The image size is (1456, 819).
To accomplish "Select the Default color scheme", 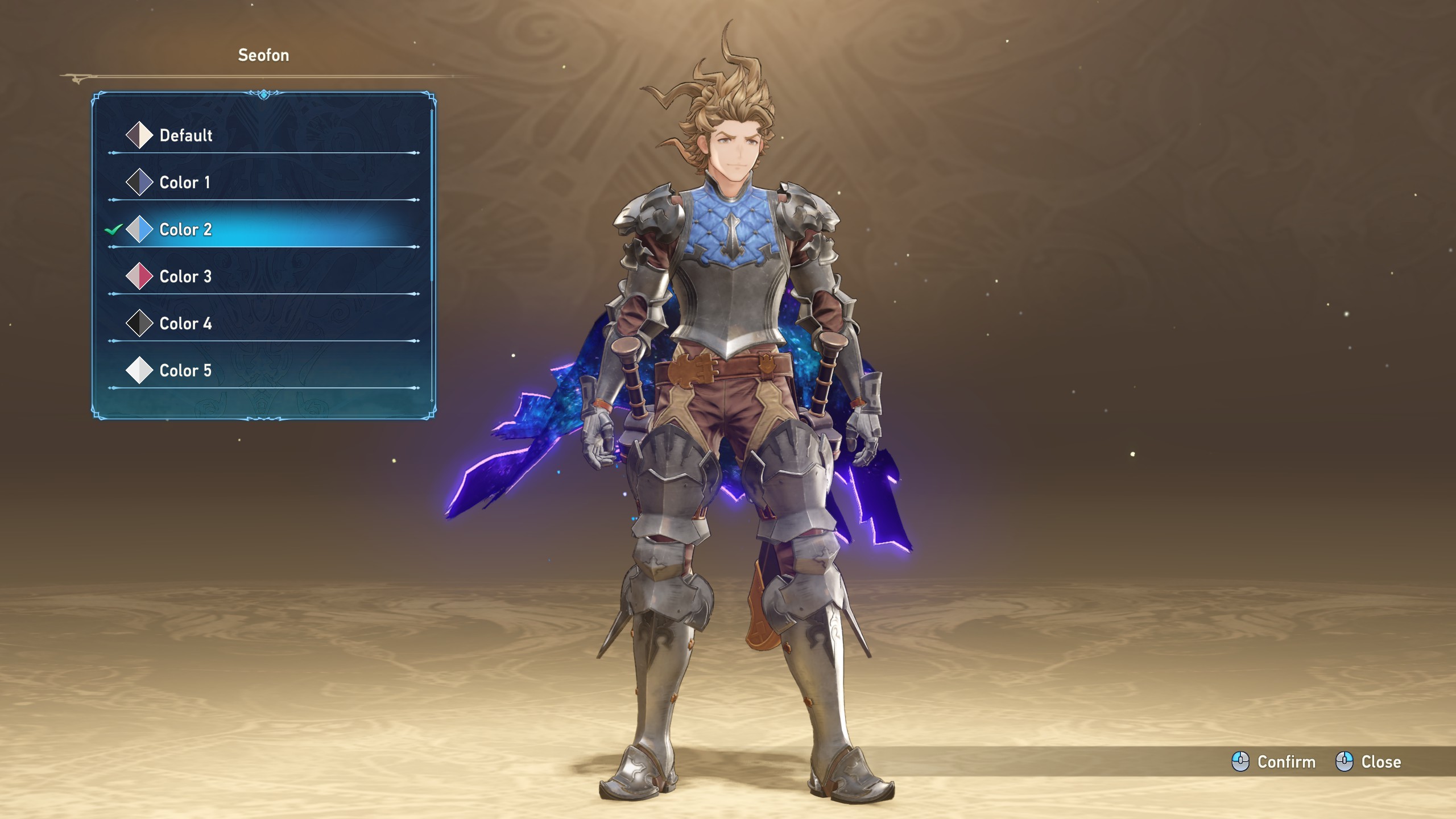I will [x=186, y=135].
